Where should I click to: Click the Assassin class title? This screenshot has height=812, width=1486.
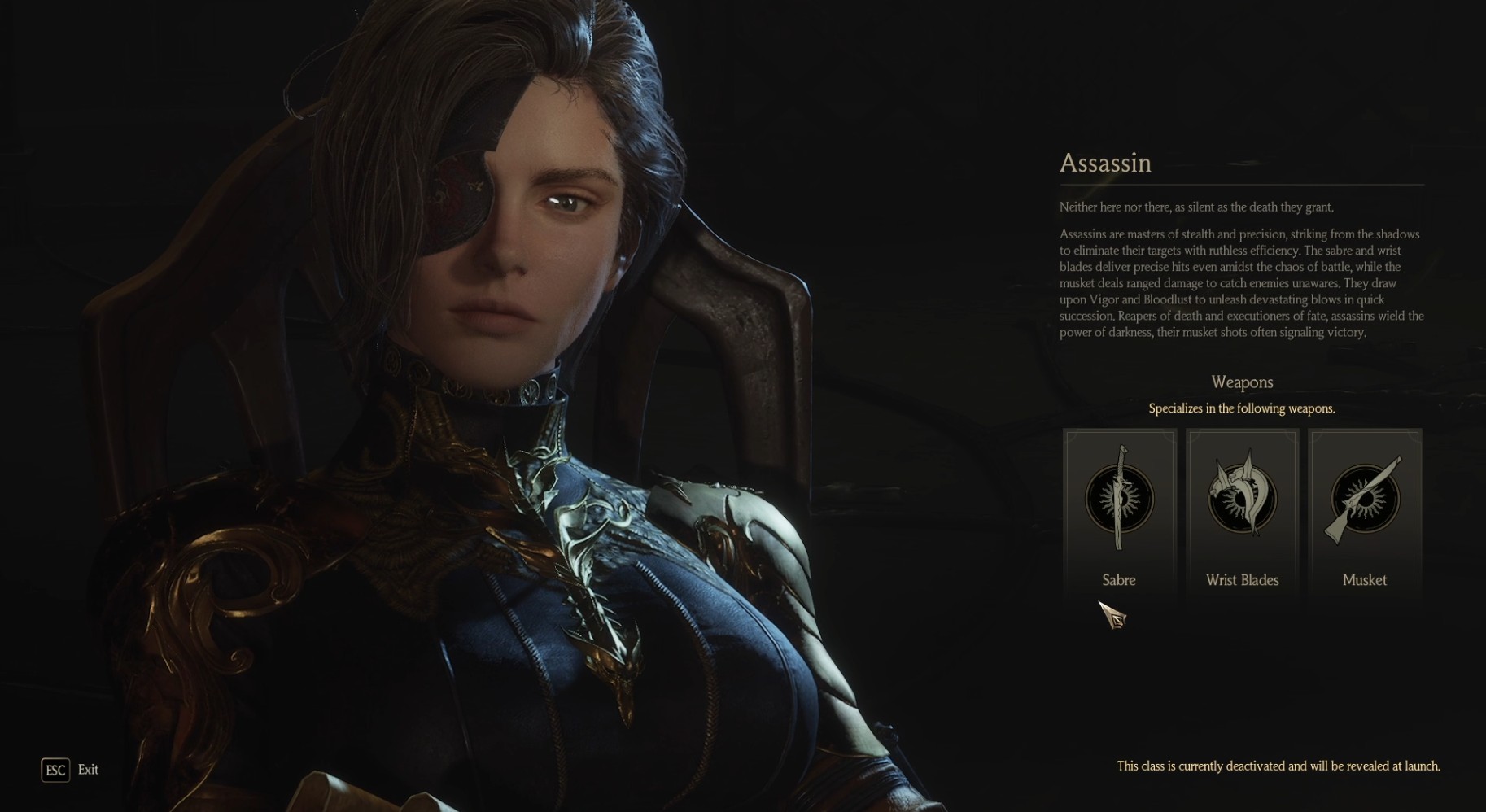pos(1105,164)
